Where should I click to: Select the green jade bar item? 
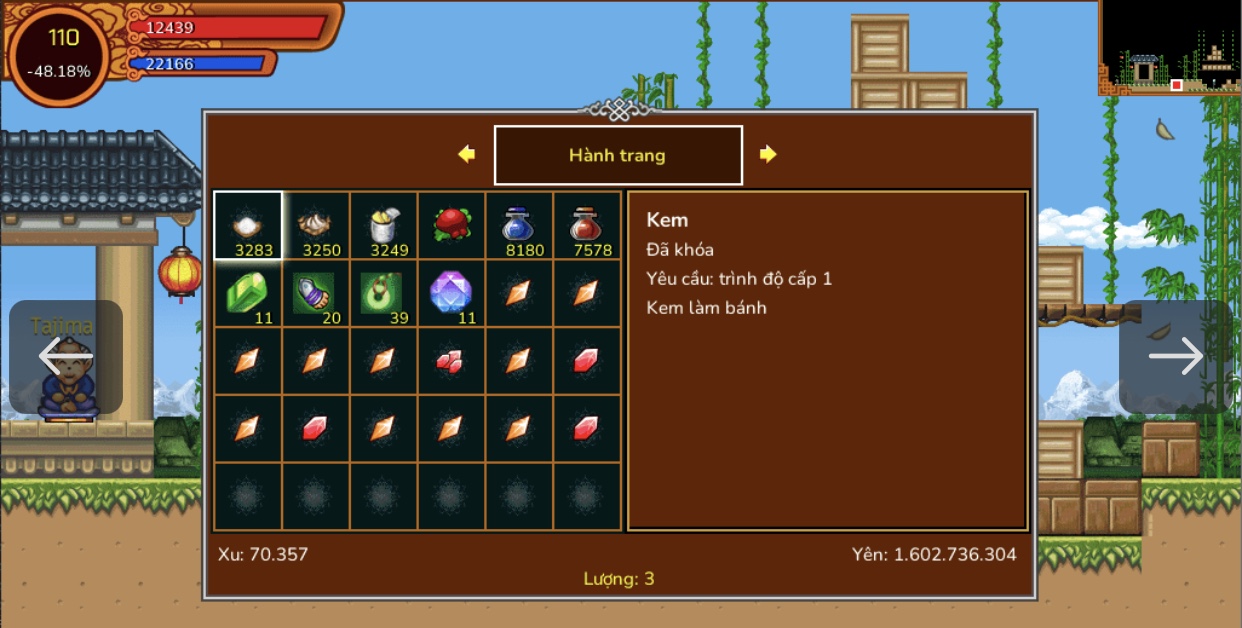coord(248,294)
